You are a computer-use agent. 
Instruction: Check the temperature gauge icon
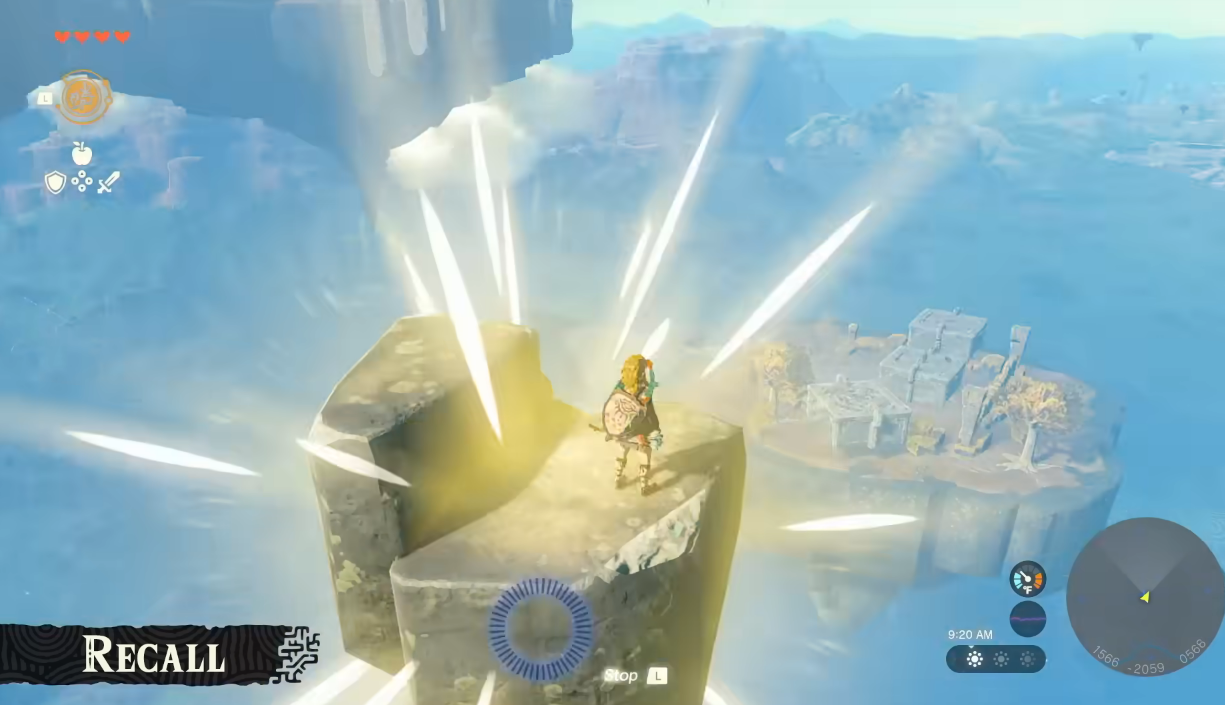point(1027,579)
